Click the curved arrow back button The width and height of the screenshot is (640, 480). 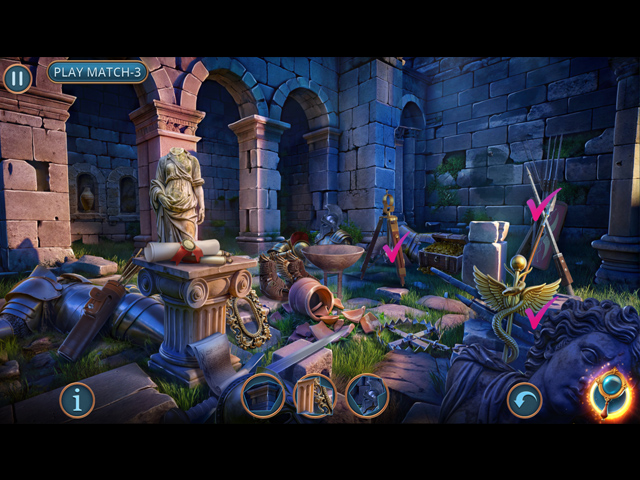point(524,399)
